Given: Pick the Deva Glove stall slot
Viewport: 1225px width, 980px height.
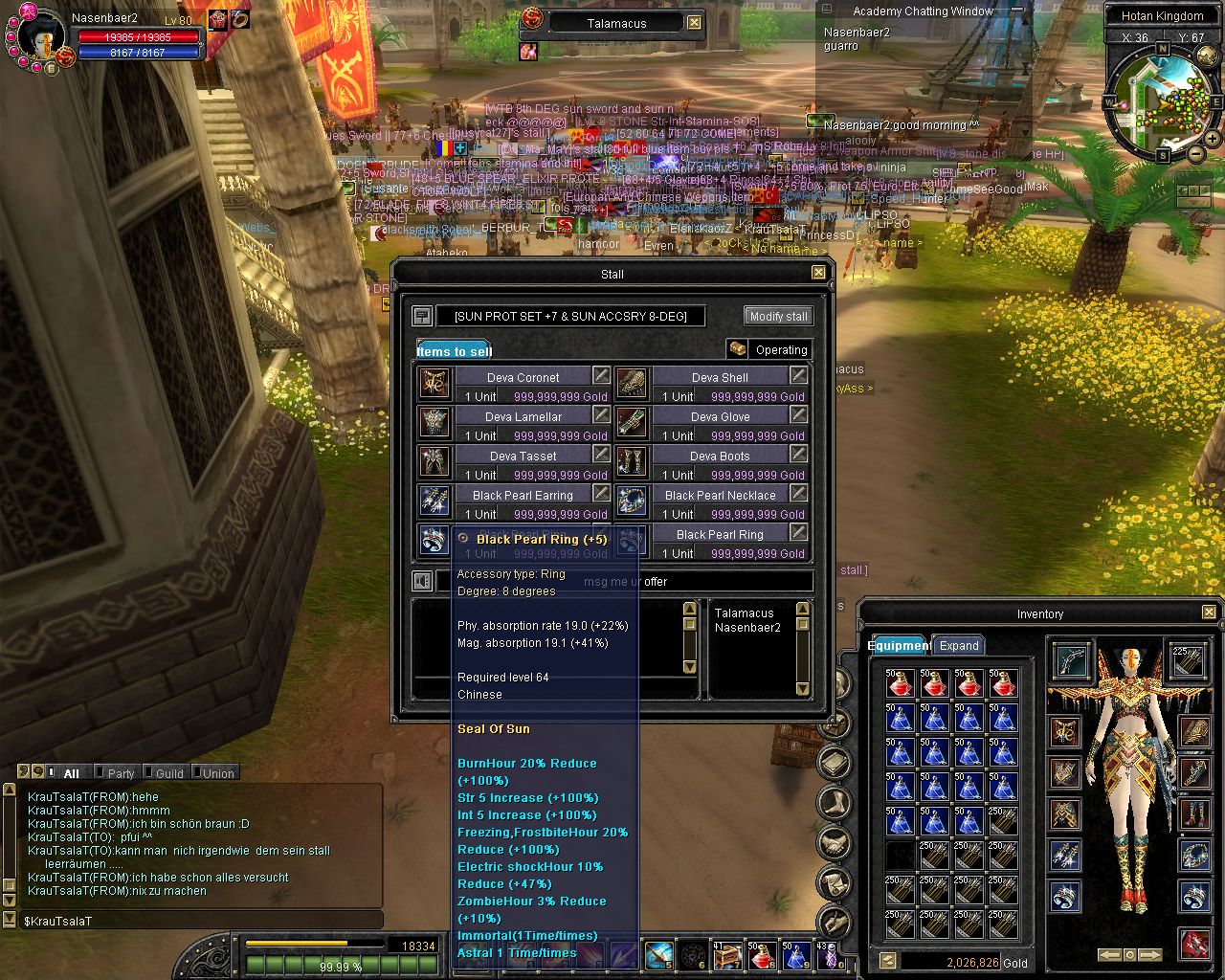Looking at the screenshot, I should coord(633,421).
